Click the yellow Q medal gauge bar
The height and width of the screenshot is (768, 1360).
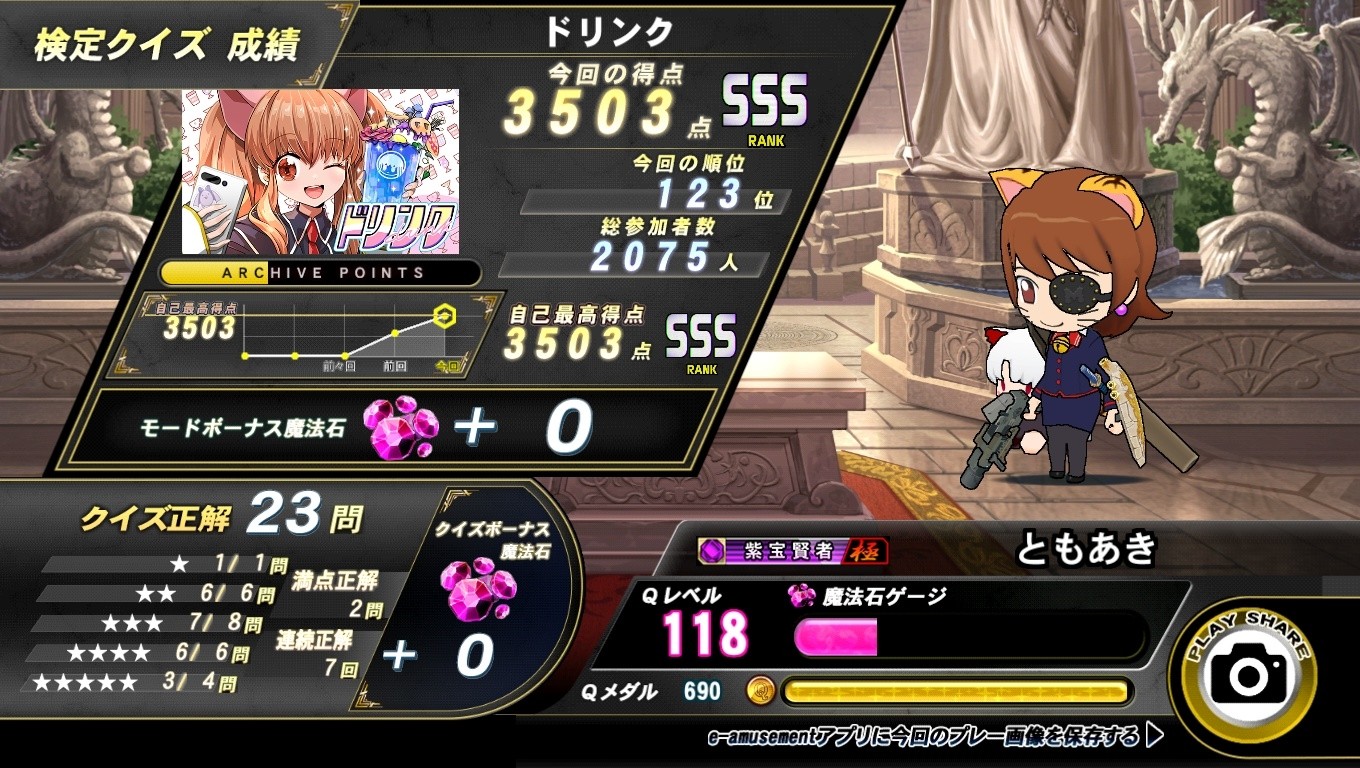[960, 690]
